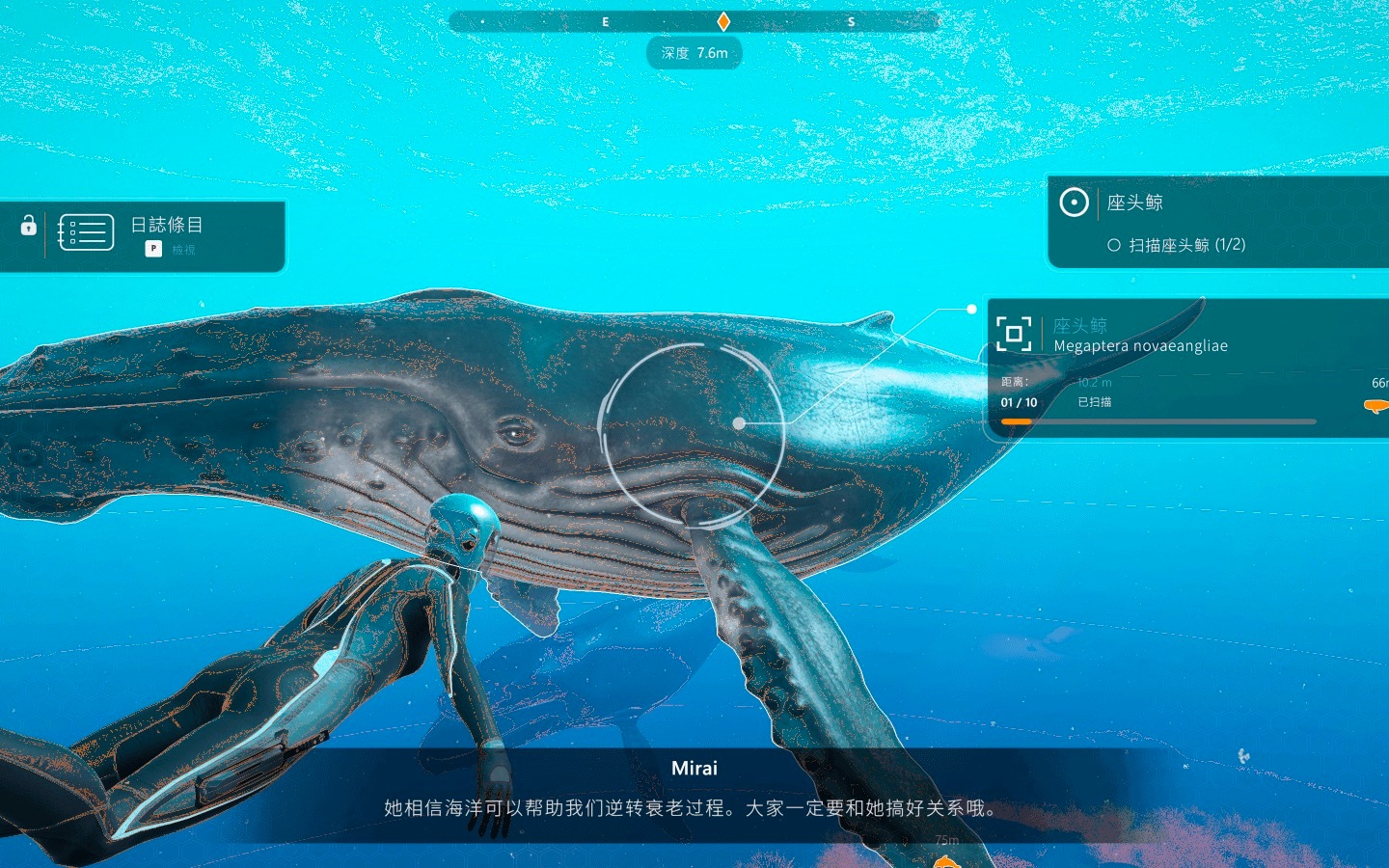This screenshot has height=868, width=1389.
Task: Select the 座头鲸 objective tracker header
Action: 1134,203
